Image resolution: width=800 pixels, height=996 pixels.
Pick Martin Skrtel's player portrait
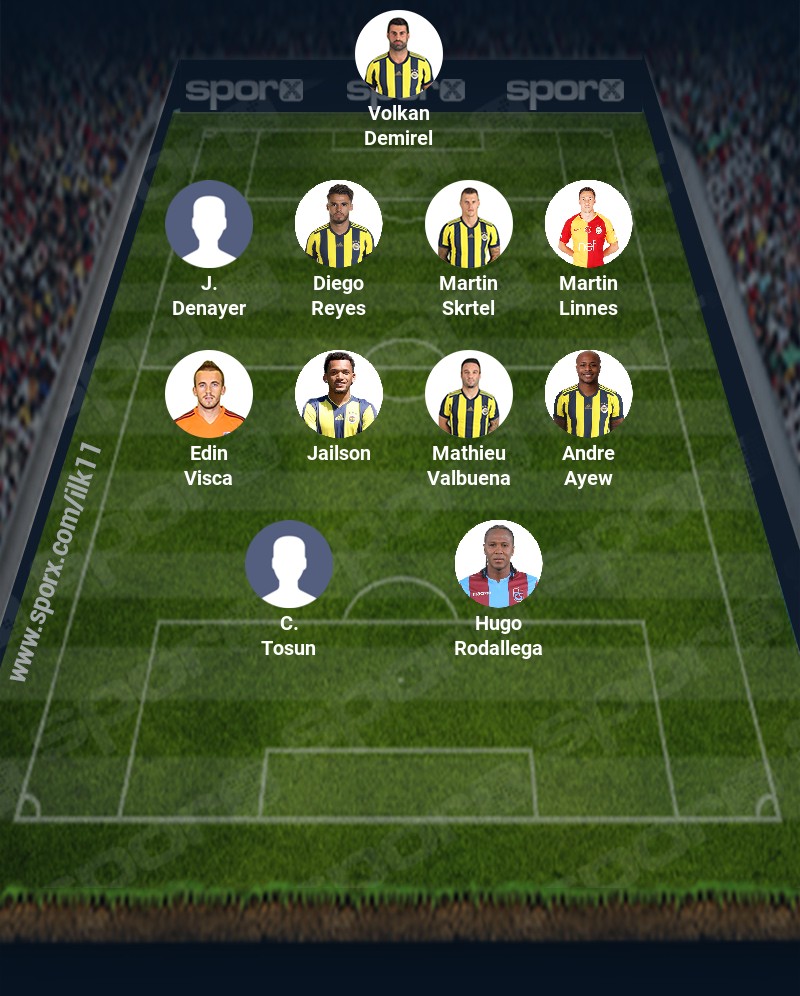coord(469,224)
